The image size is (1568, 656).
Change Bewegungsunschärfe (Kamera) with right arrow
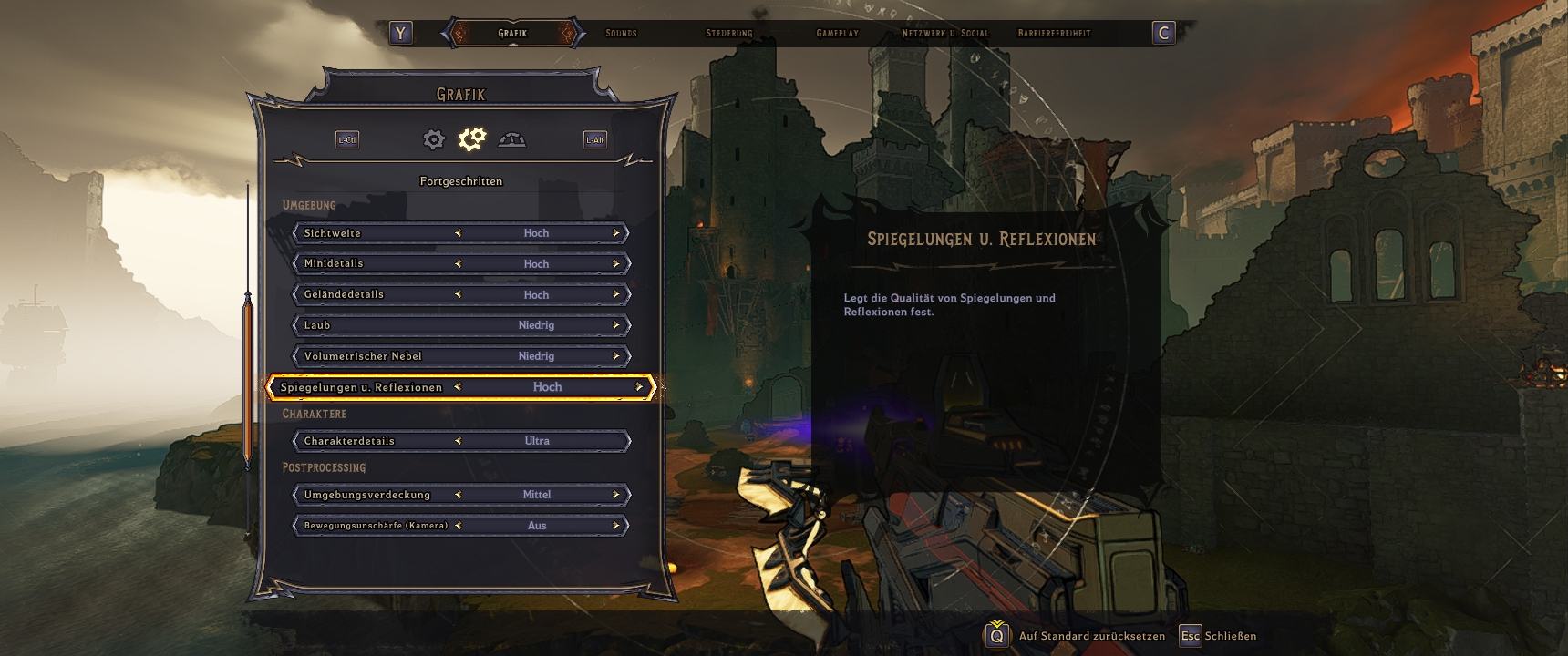pyautogui.click(x=616, y=526)
